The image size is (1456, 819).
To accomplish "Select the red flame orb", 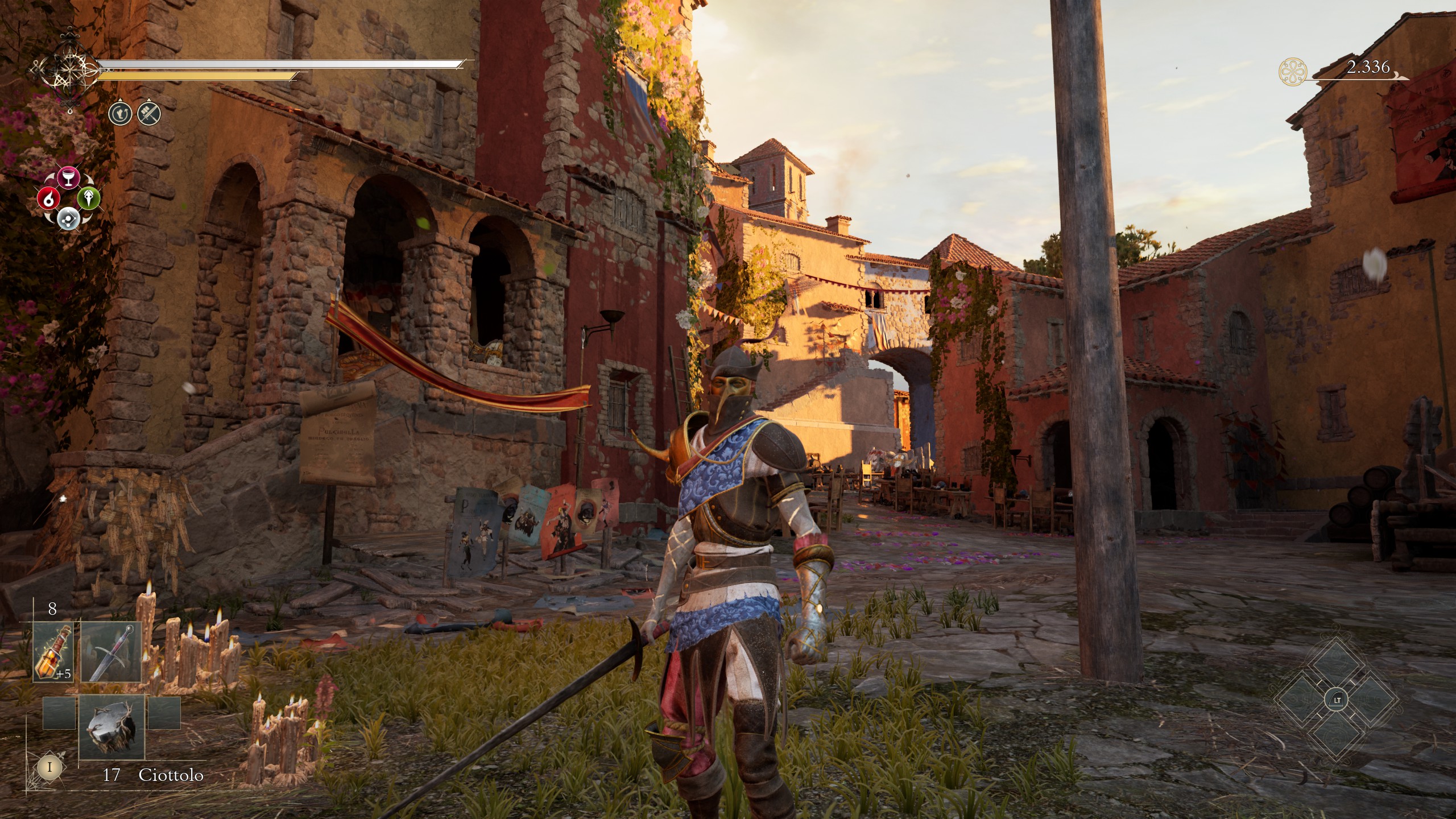I will 49,198.
